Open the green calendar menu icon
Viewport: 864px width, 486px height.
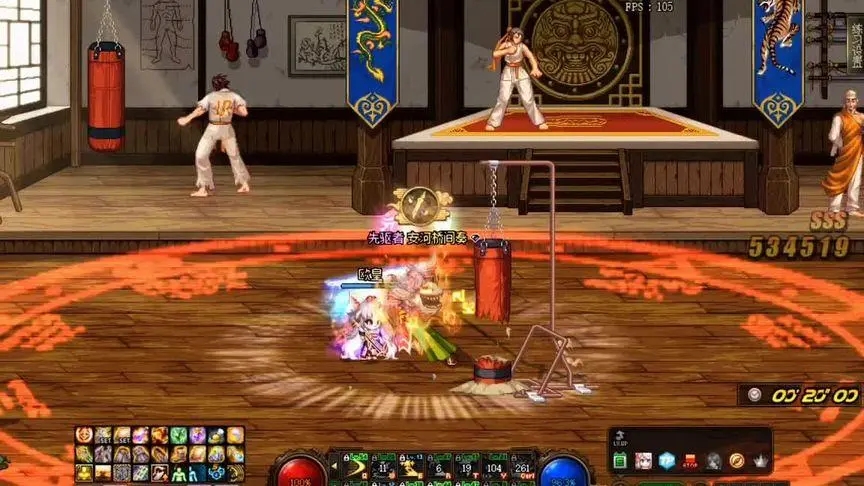pos(620,461)
